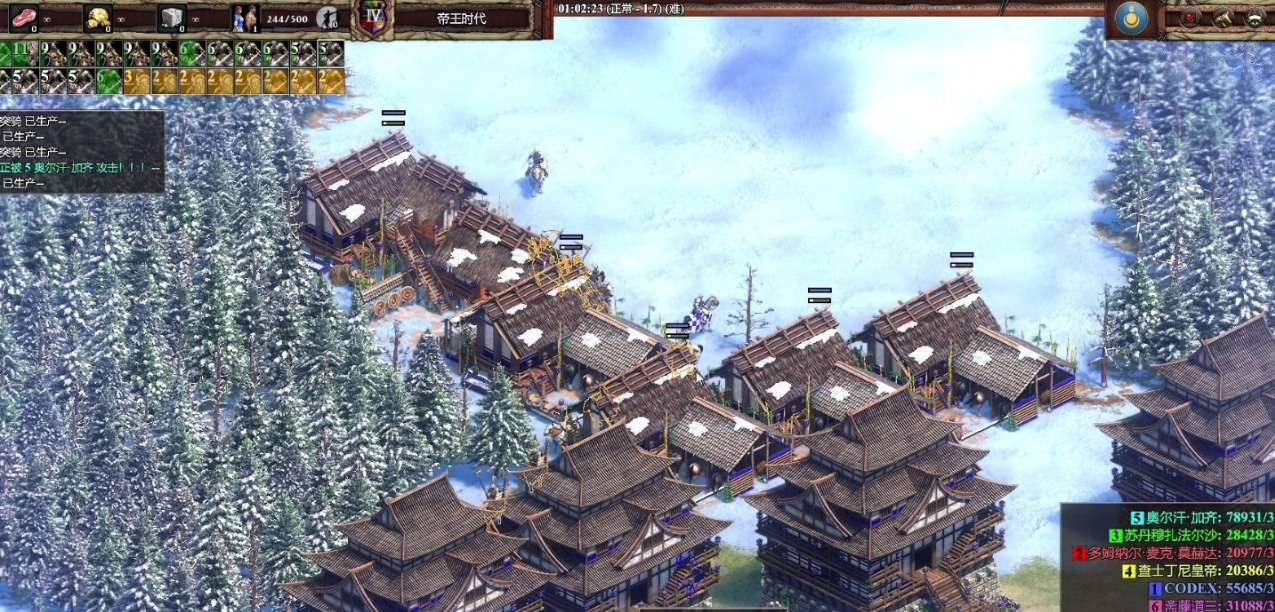Open objectives via red checkmark button
Image resolution: width=1275 pixels, height=612 pixels.
tap(1190, 17)
